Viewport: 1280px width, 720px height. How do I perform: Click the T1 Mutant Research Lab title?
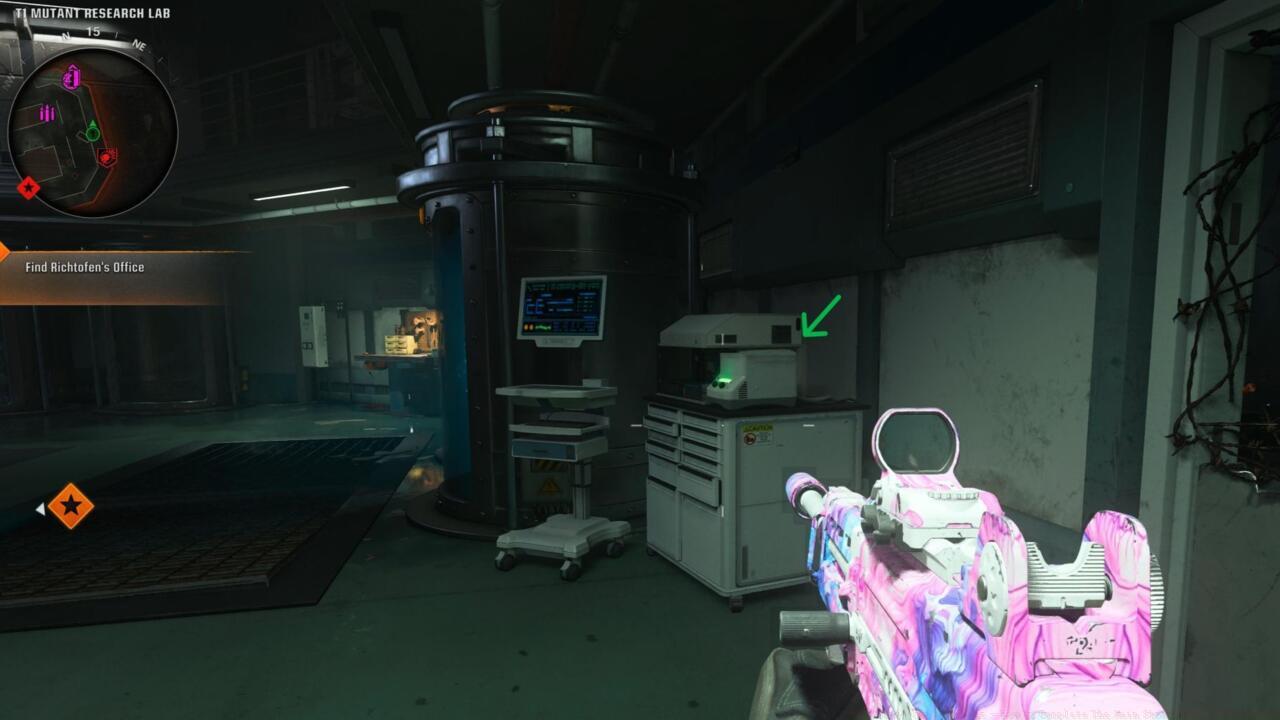pos(94,14)
